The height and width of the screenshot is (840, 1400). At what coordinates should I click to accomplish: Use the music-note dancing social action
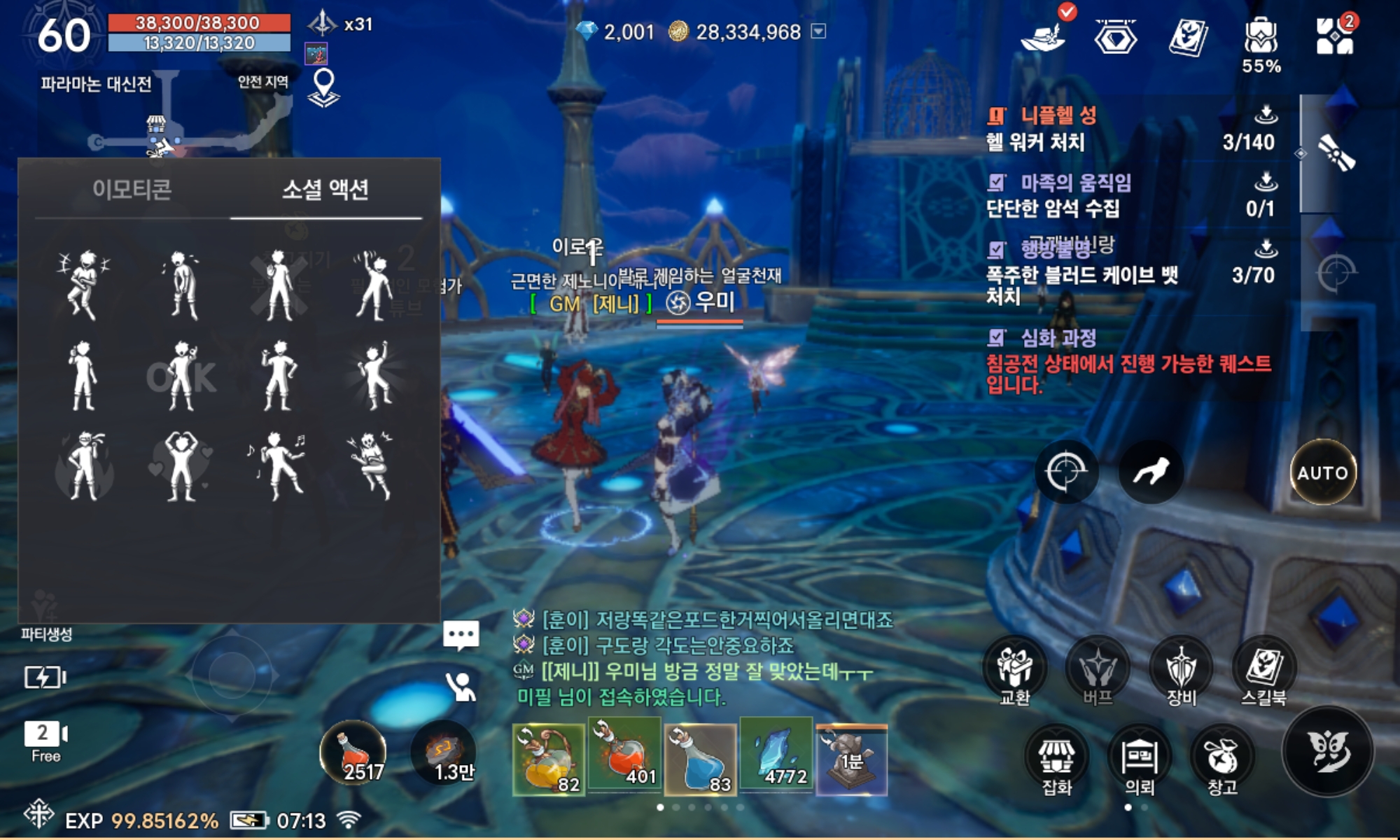click(277, 466)
